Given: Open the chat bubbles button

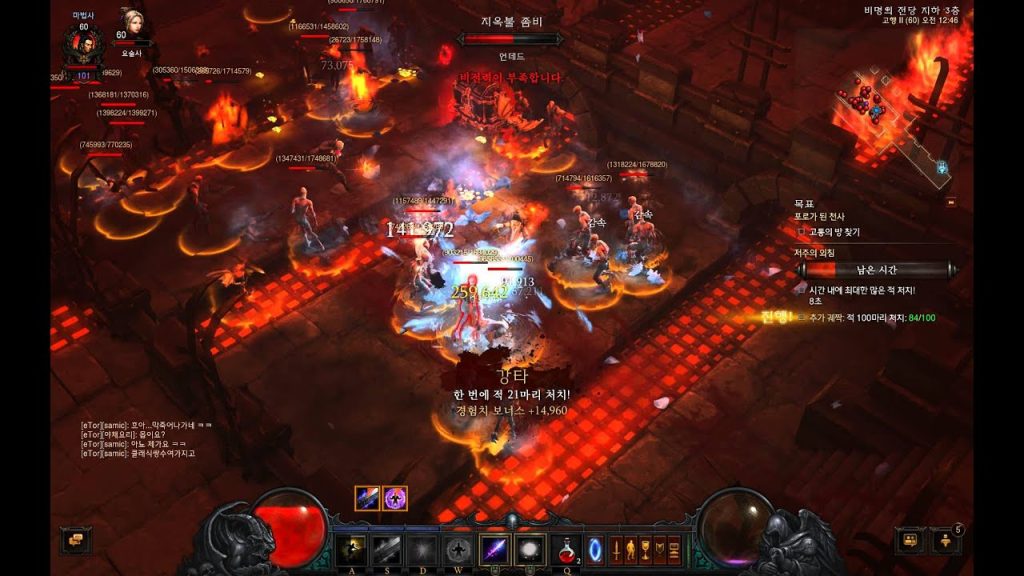Looking at the screenshot, I should click(x=76, y=541).
